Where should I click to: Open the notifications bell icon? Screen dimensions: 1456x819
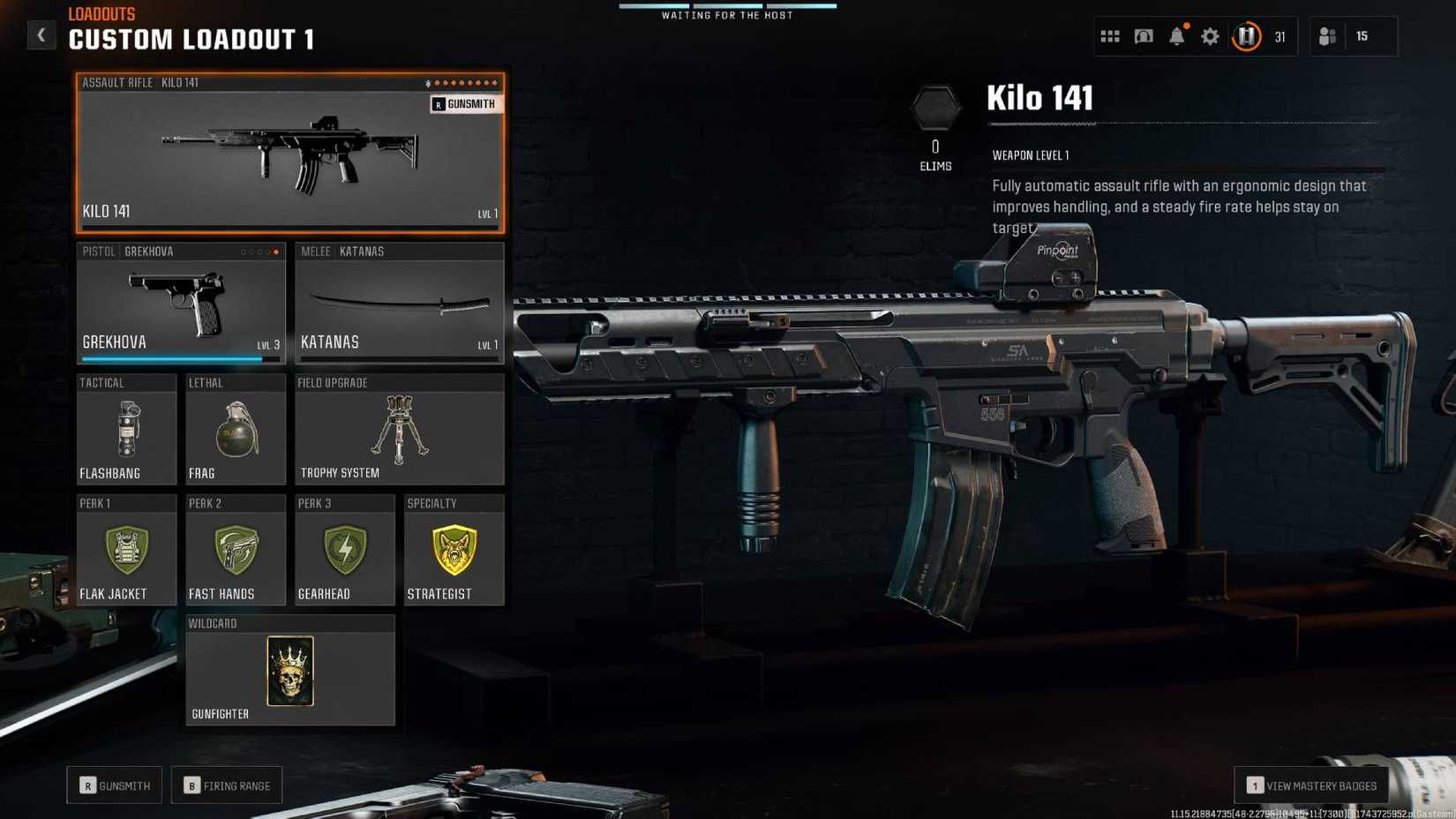click(1176, 36)
